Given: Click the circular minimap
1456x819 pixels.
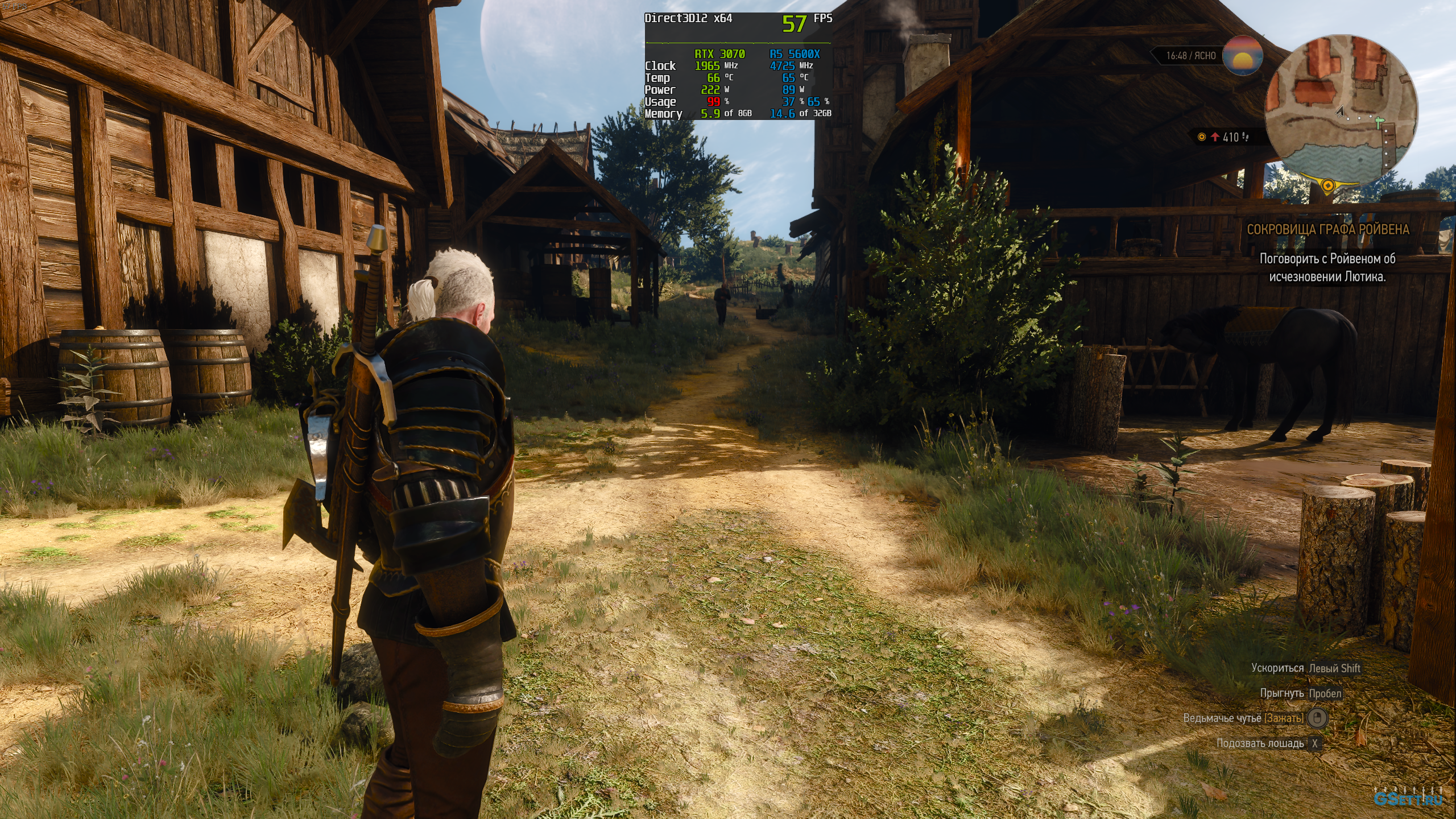Looking at the screenshot, I should point(1341,110).
